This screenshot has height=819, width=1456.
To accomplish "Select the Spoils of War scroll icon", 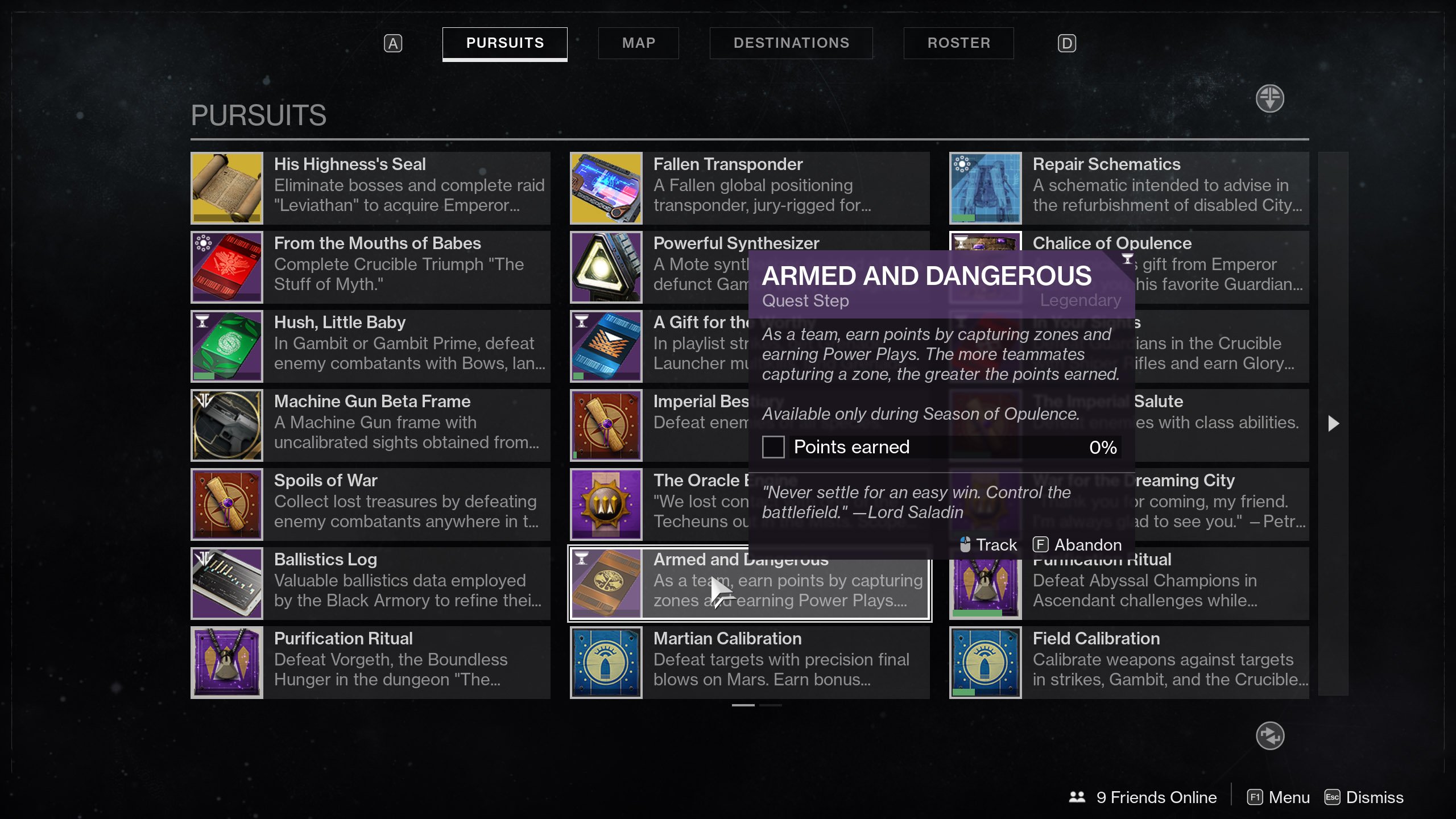I will 226,504.
